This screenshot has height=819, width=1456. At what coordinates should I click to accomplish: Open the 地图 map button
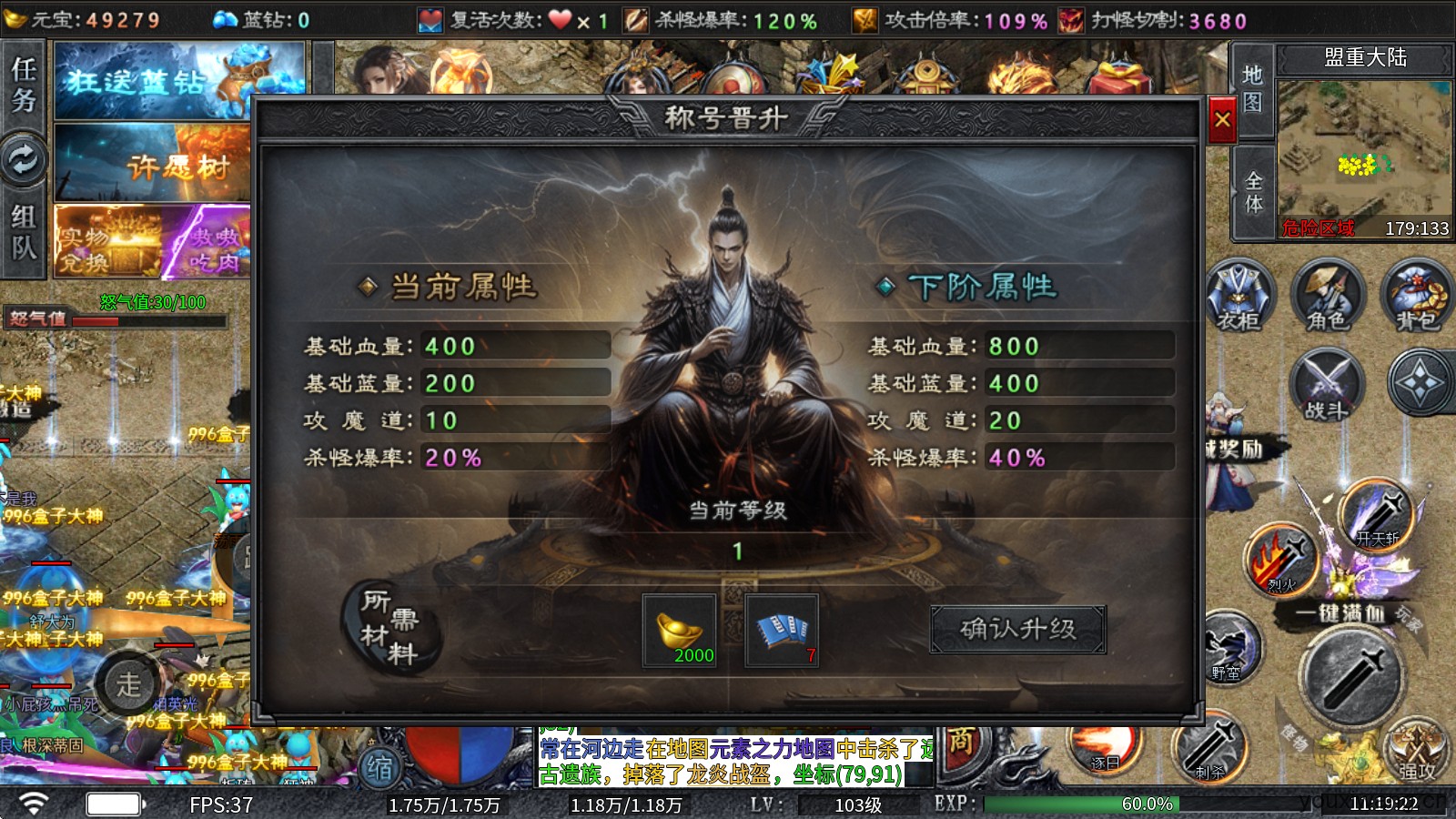point(1252,88)
